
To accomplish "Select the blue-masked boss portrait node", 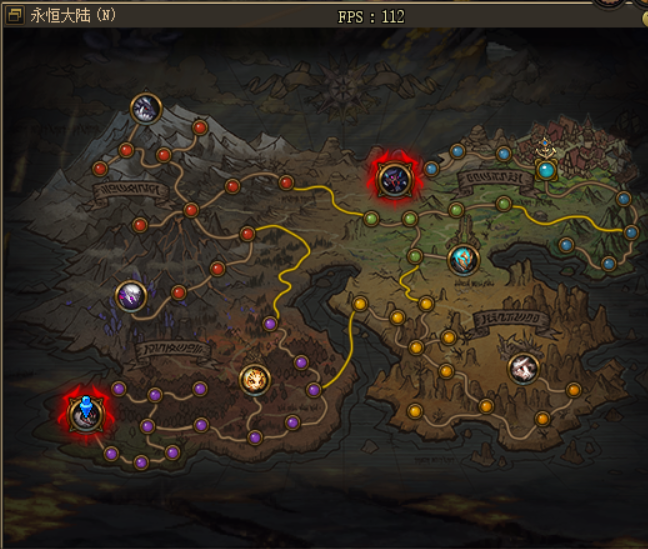I will click(x=463, y=259).
